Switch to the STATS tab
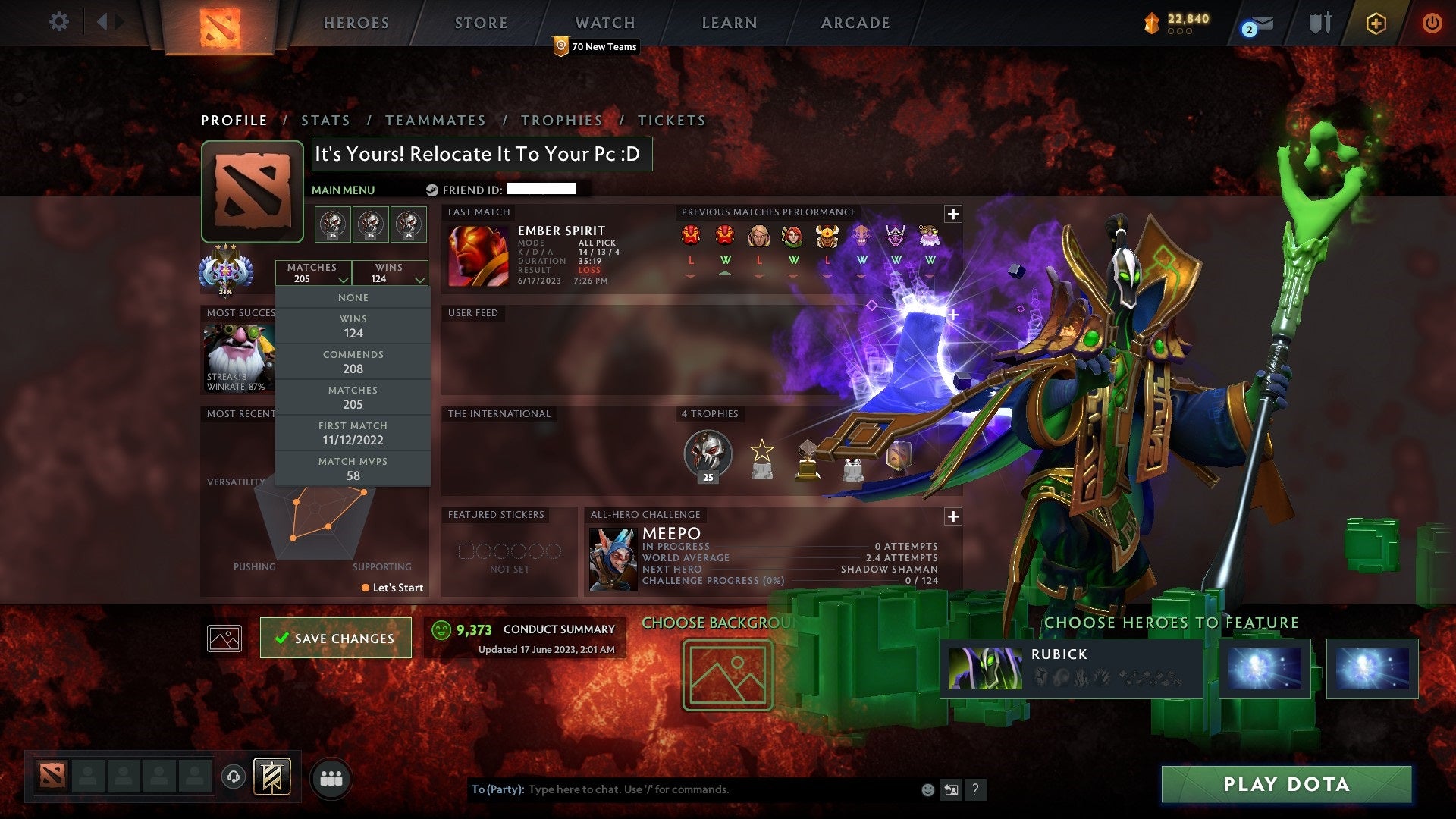 click(325, 120)
